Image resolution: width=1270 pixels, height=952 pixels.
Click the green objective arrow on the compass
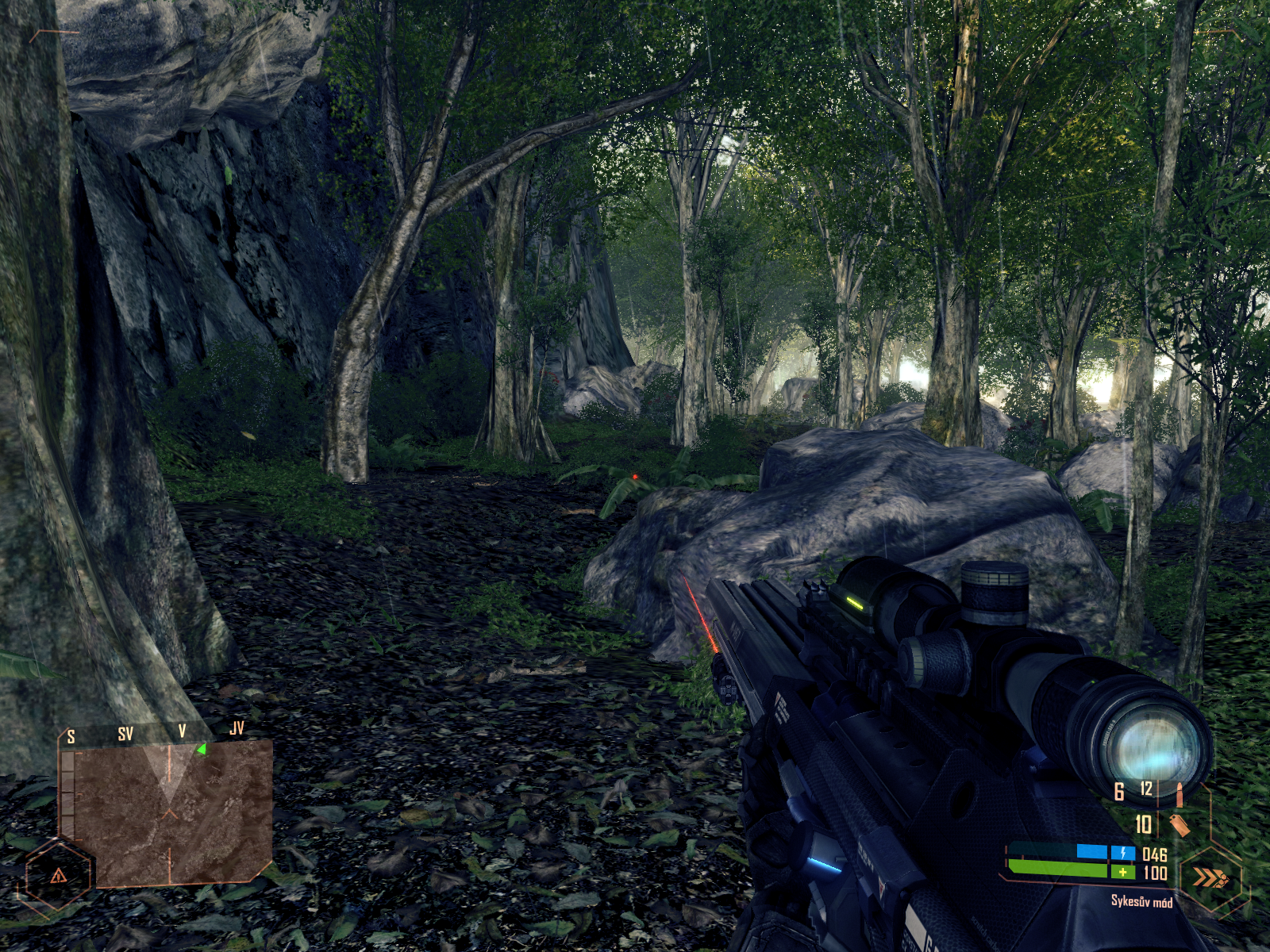(202, 749)
